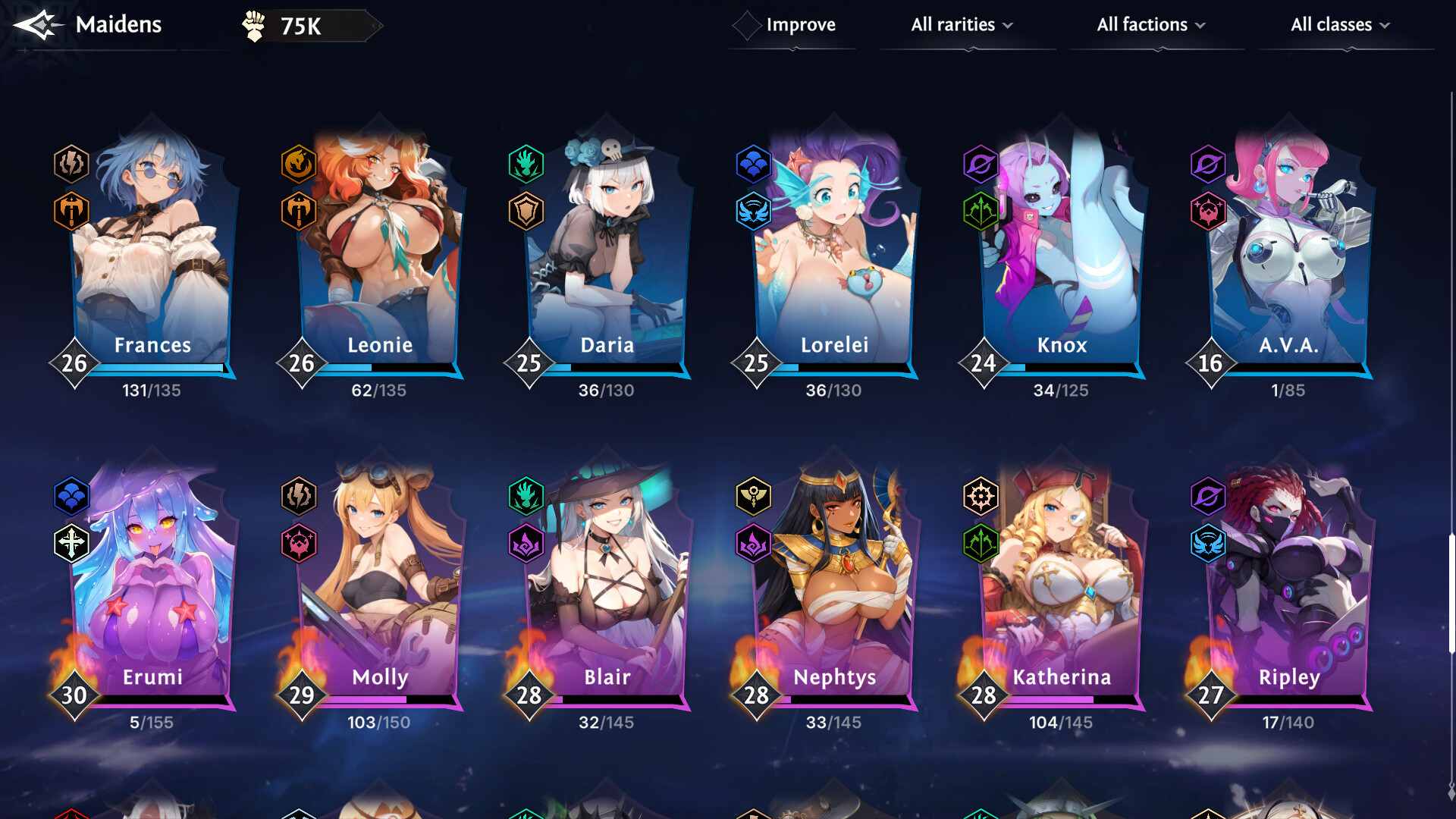Open Knox's character card
The image size is (1456, 819).
point(1062,250)
